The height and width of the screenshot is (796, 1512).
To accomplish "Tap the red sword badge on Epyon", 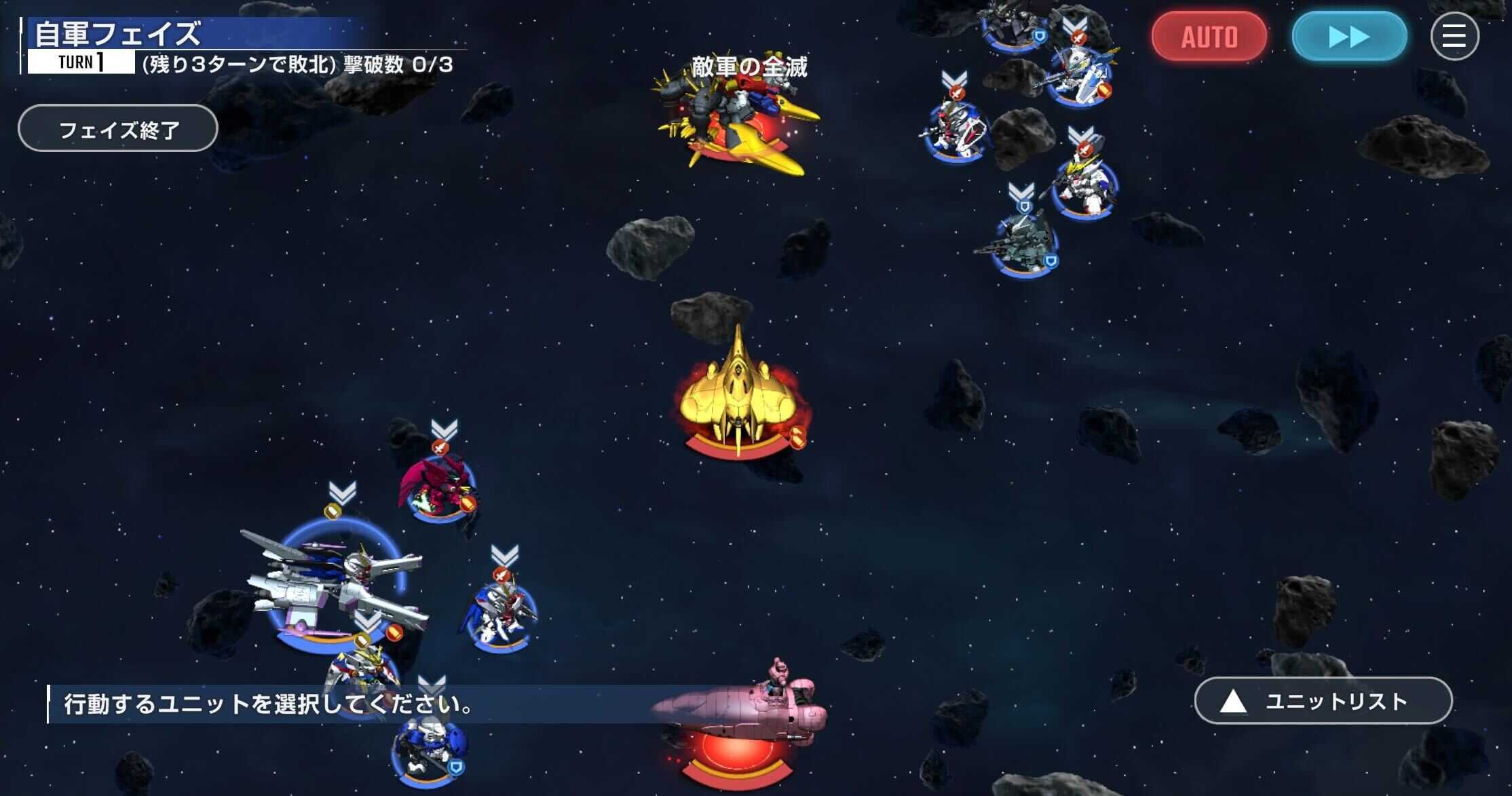I will [x=441, y=448].
